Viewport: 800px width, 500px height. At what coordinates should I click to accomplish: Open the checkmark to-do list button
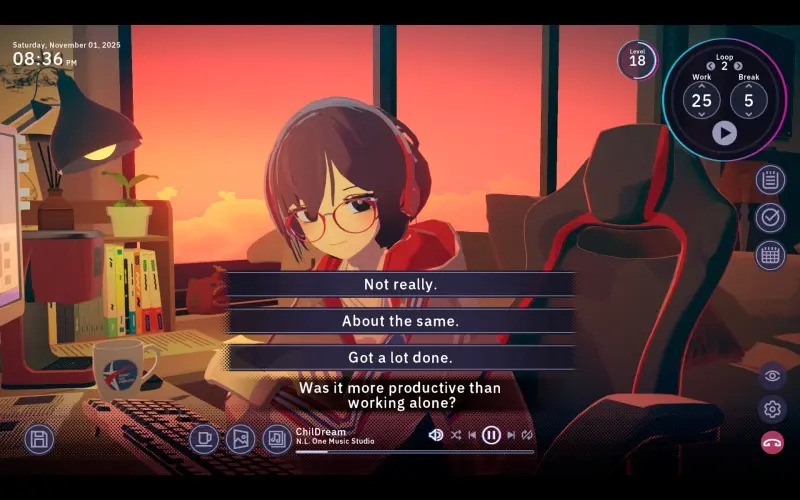click(x=770, y=217)
